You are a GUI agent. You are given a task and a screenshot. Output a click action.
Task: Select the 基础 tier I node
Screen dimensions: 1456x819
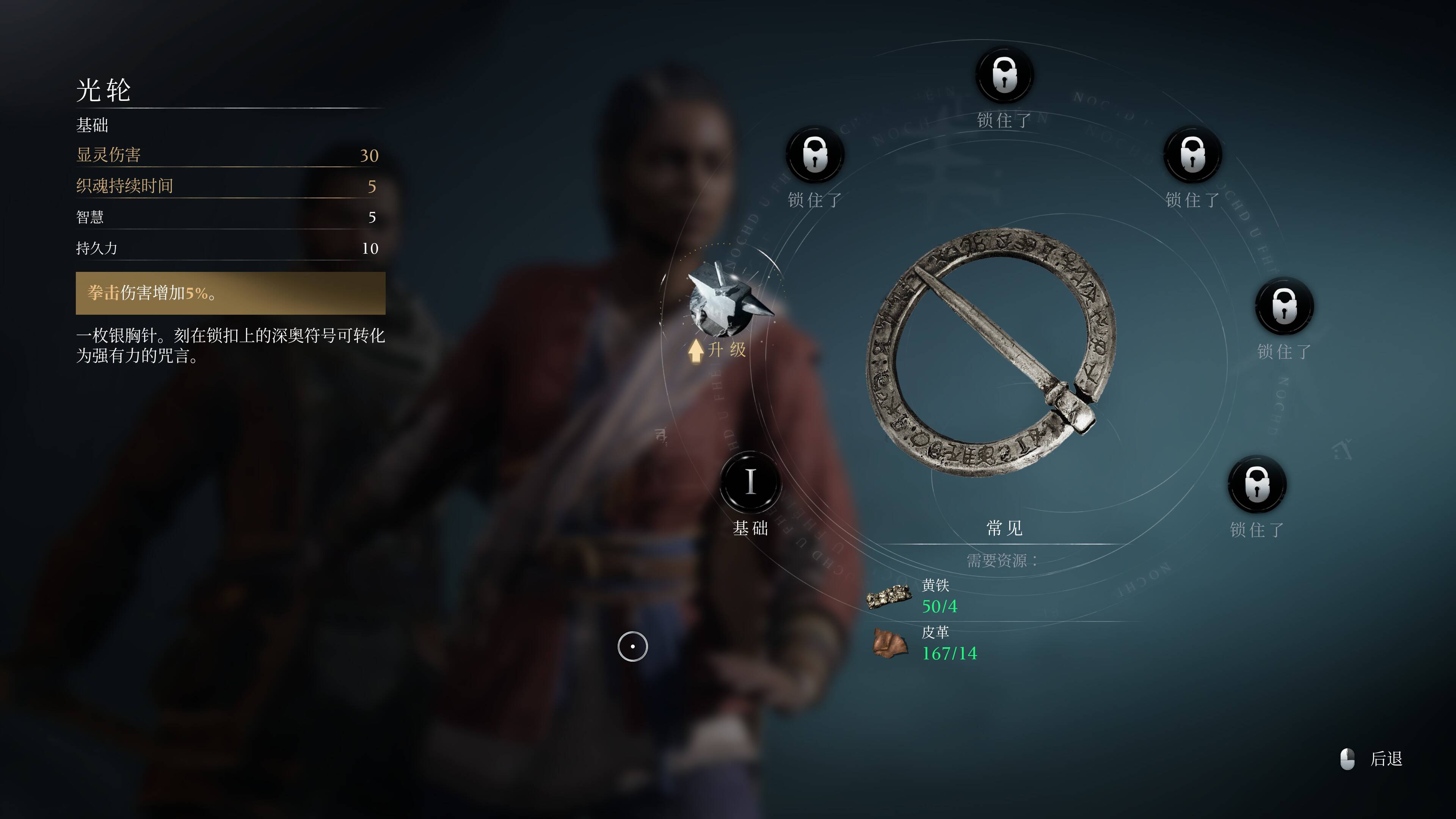[750, 483]
